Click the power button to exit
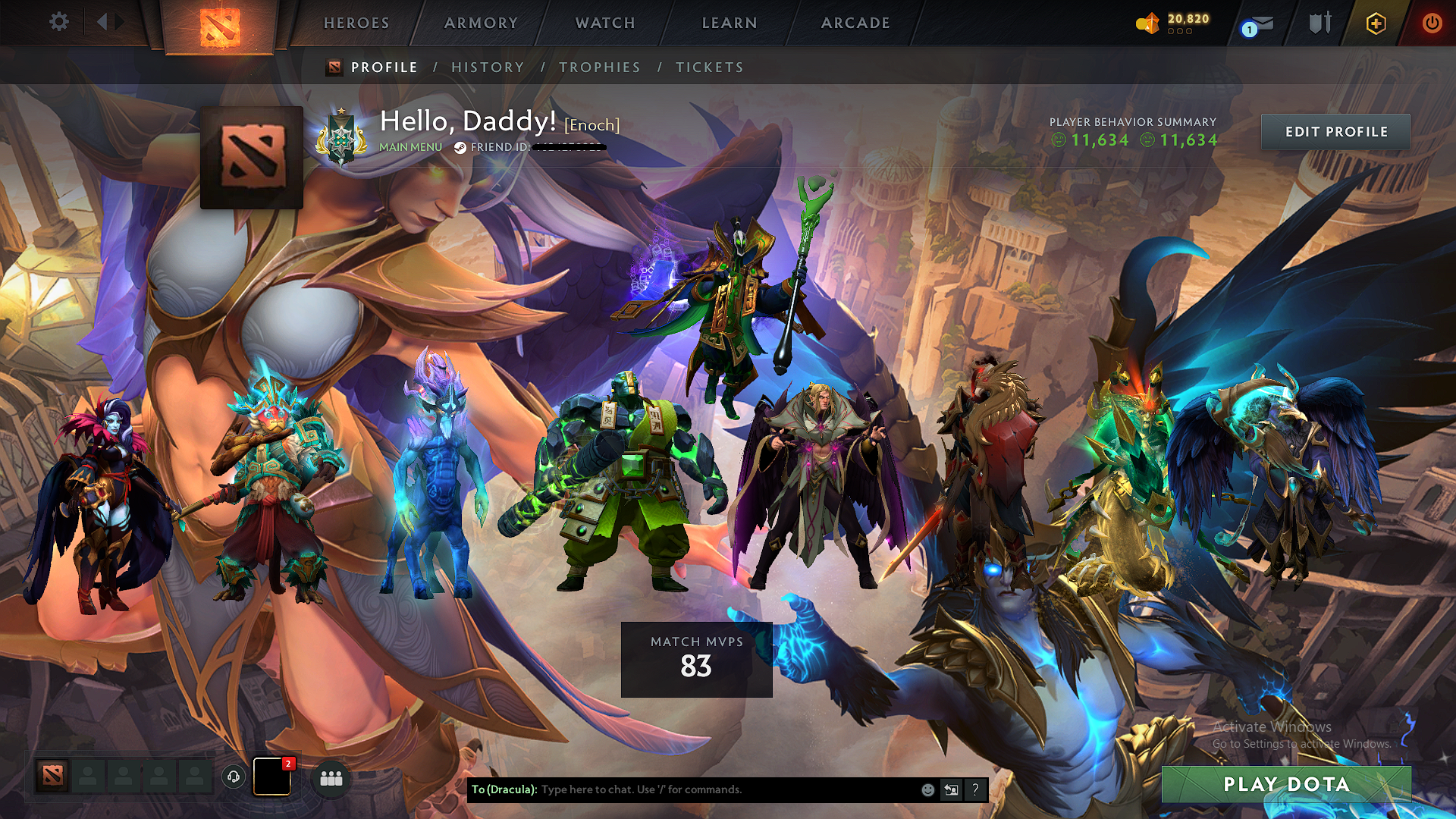 (x=1432, y=23)
